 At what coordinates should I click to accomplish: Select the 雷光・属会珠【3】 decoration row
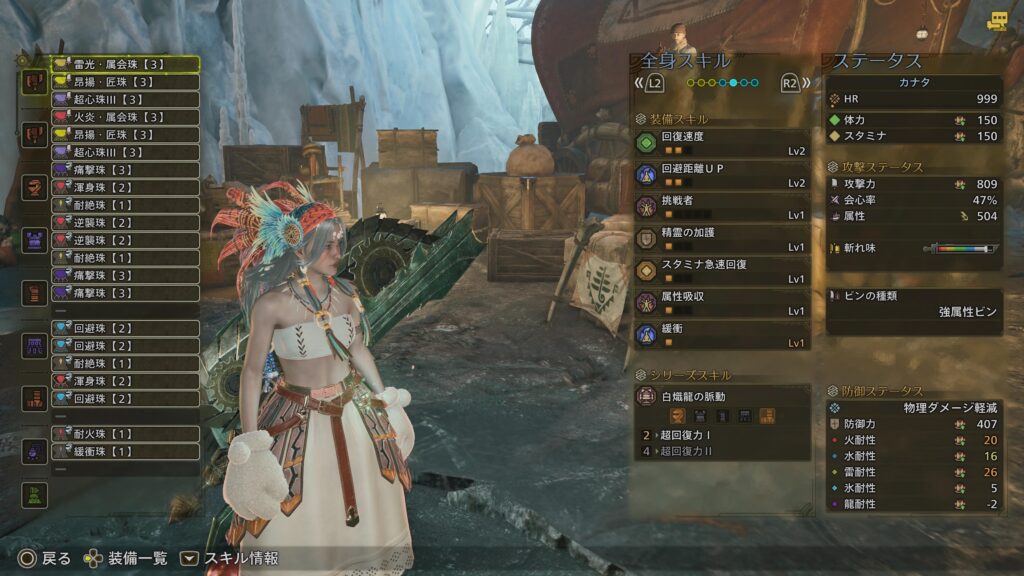tap(125, 64)
